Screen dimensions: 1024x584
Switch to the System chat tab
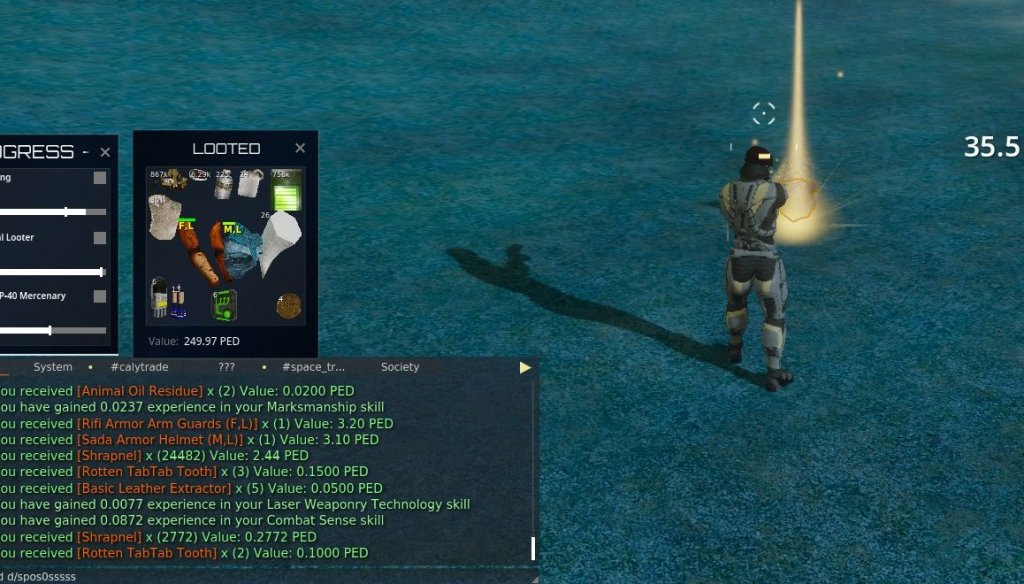pos(52,367)
